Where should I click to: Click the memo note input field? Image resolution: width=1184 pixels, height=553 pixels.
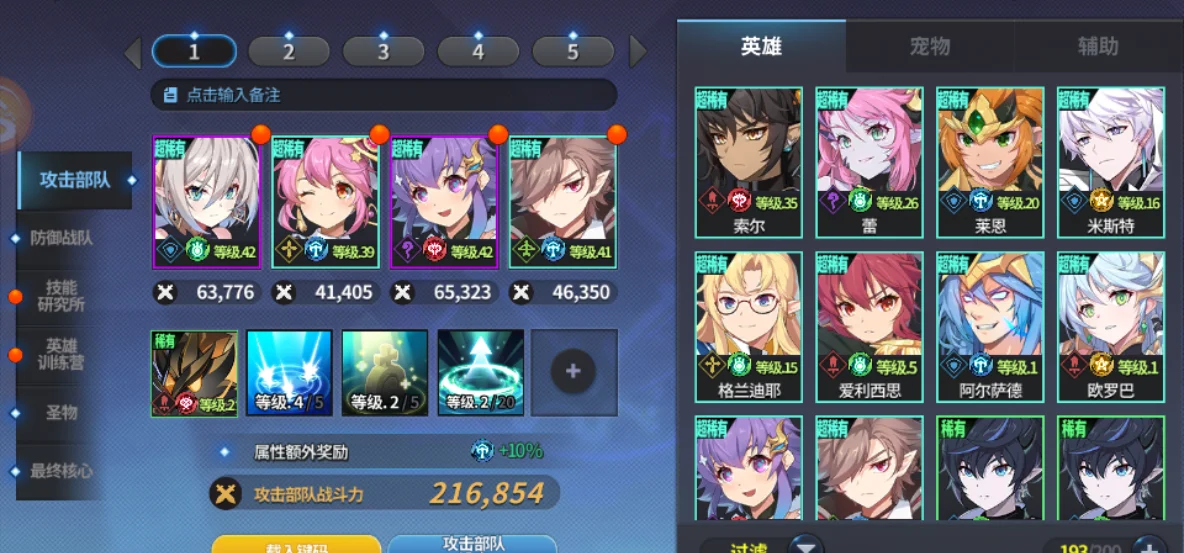click(384, 95)
